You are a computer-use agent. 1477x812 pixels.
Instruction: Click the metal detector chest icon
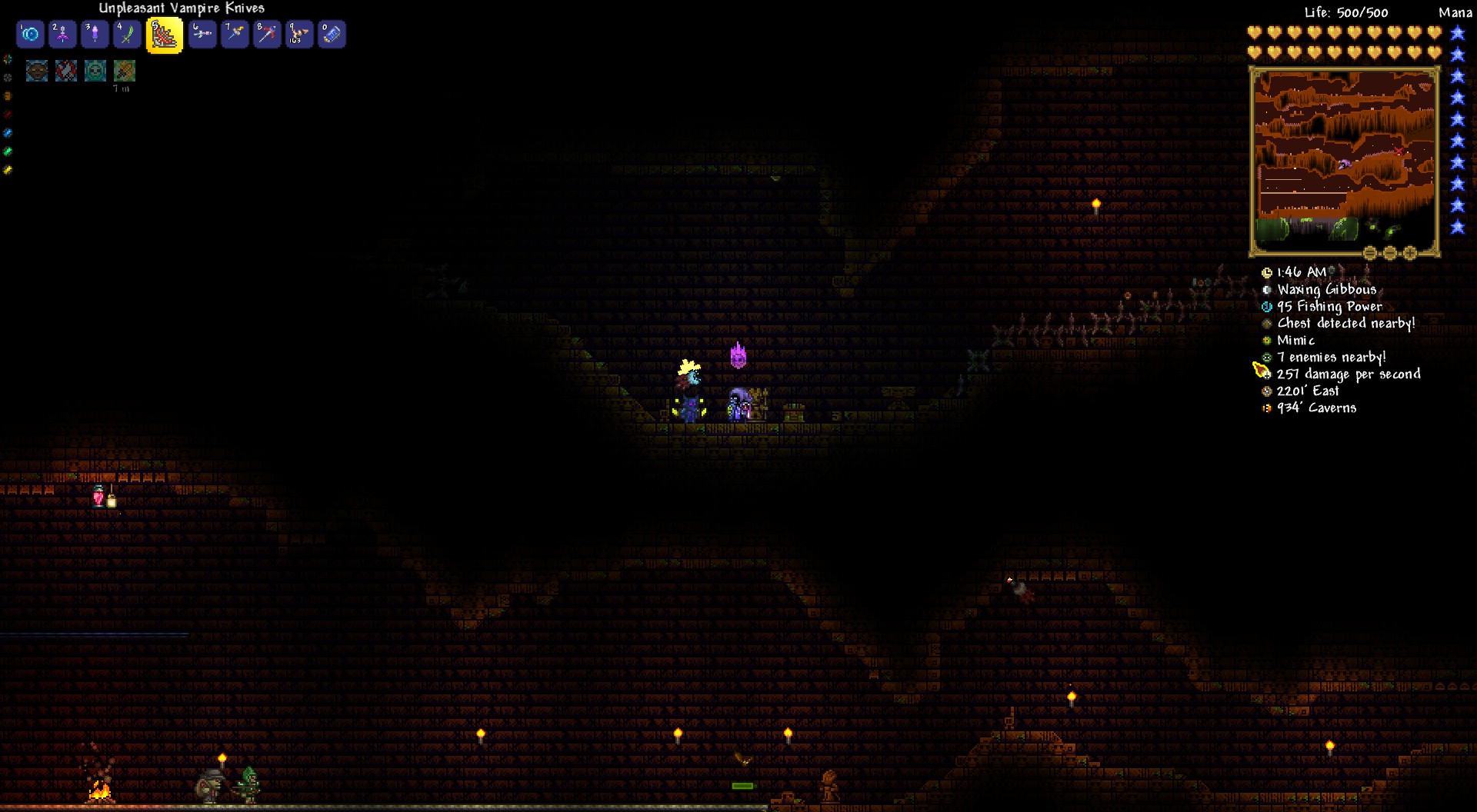tap(1266, 323)
